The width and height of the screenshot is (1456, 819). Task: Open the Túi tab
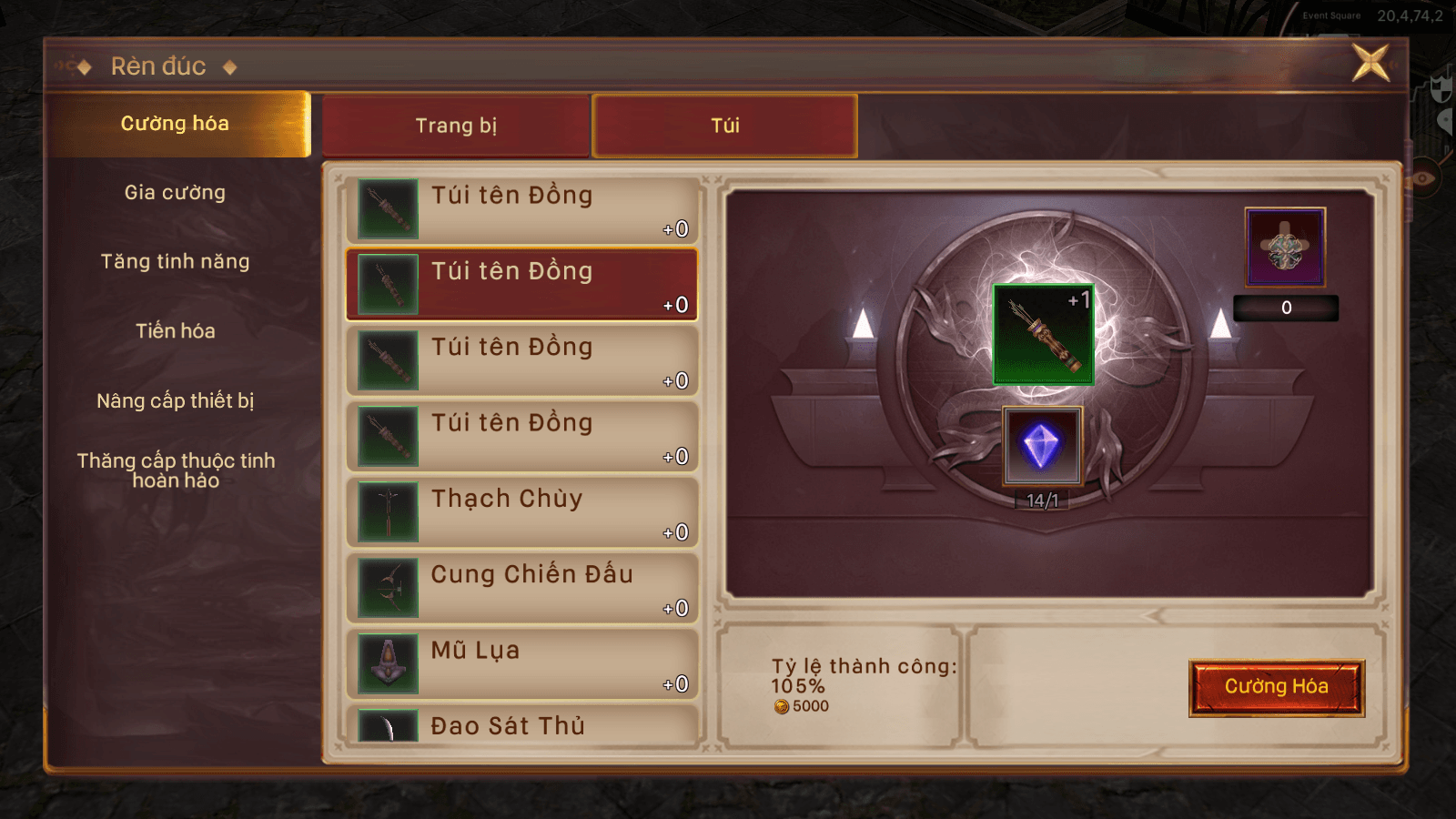click(x=724, y=126)
